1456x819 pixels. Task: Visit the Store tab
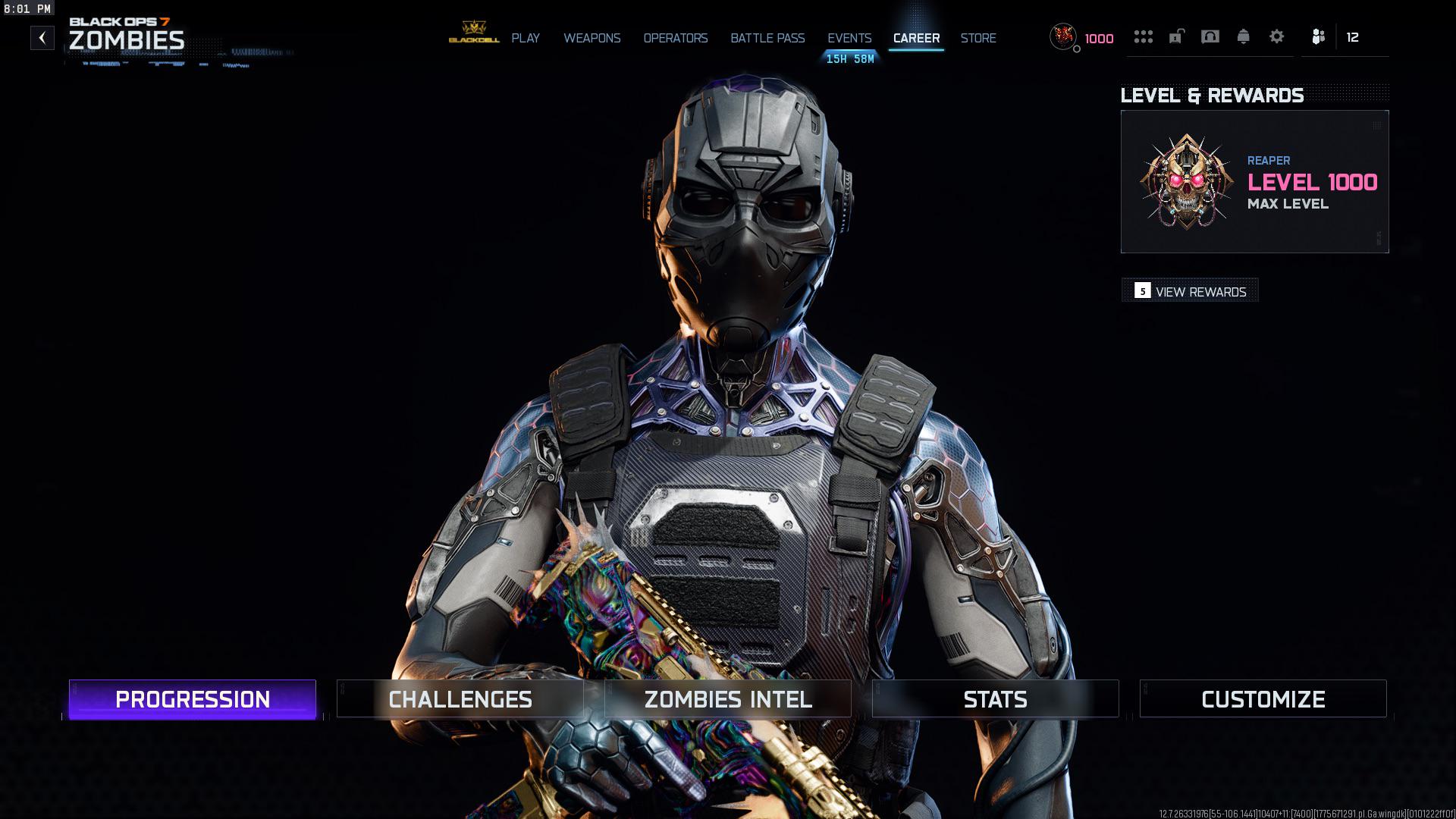point(978,38)
